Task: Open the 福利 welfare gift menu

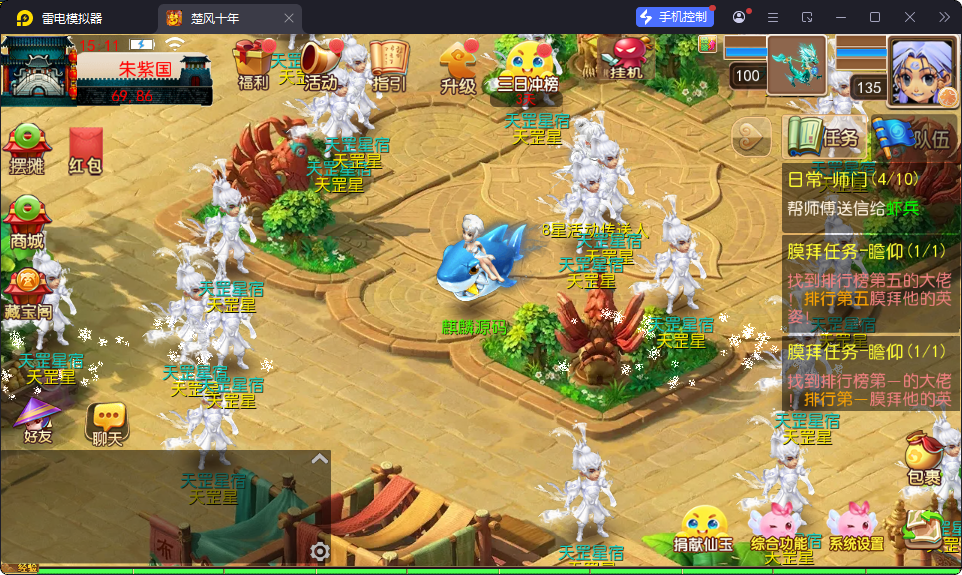Action: 253,66
